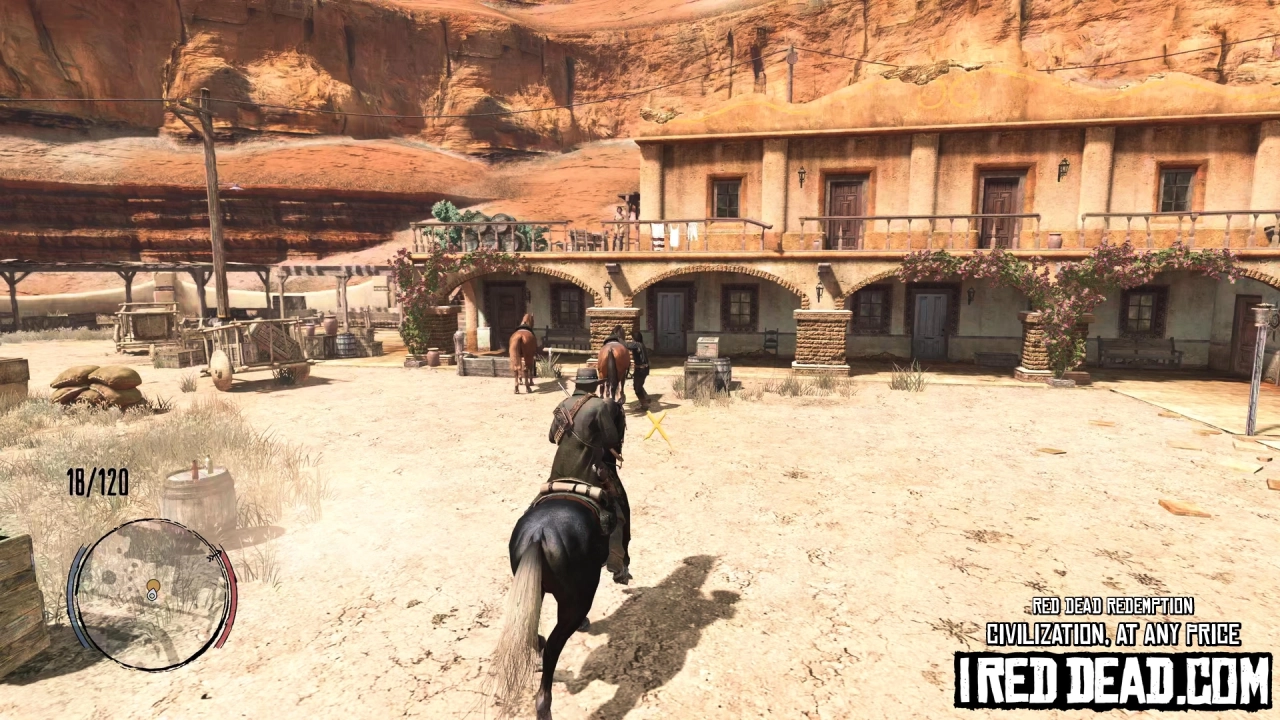The image size is (1280, 720).
Task: Click the NPC standing on the balcony
Action: point(621,212)
